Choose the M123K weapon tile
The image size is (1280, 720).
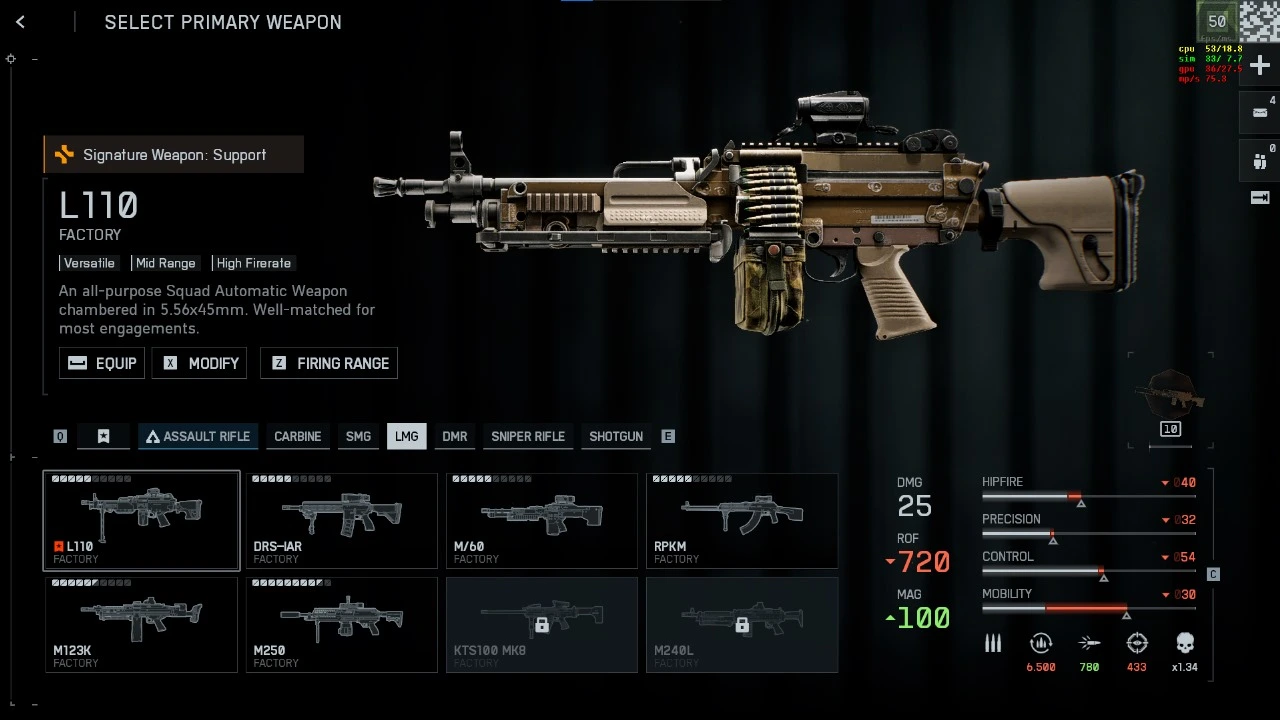(141, 624)
